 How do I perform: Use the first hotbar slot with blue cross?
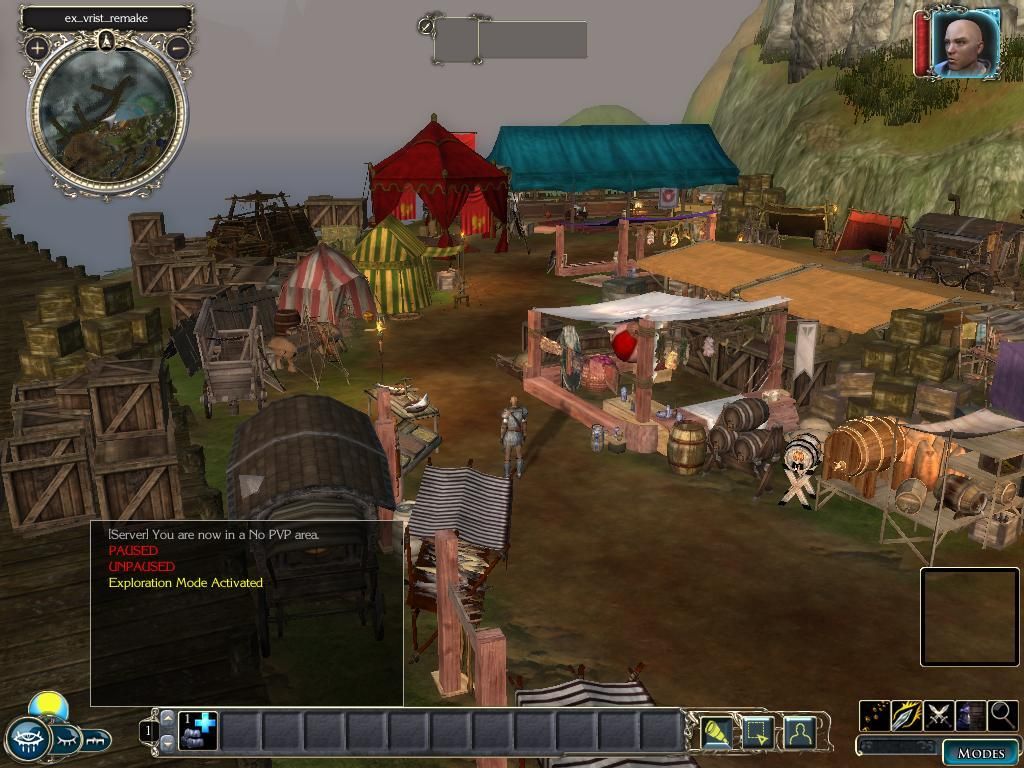tap(199, 731)
